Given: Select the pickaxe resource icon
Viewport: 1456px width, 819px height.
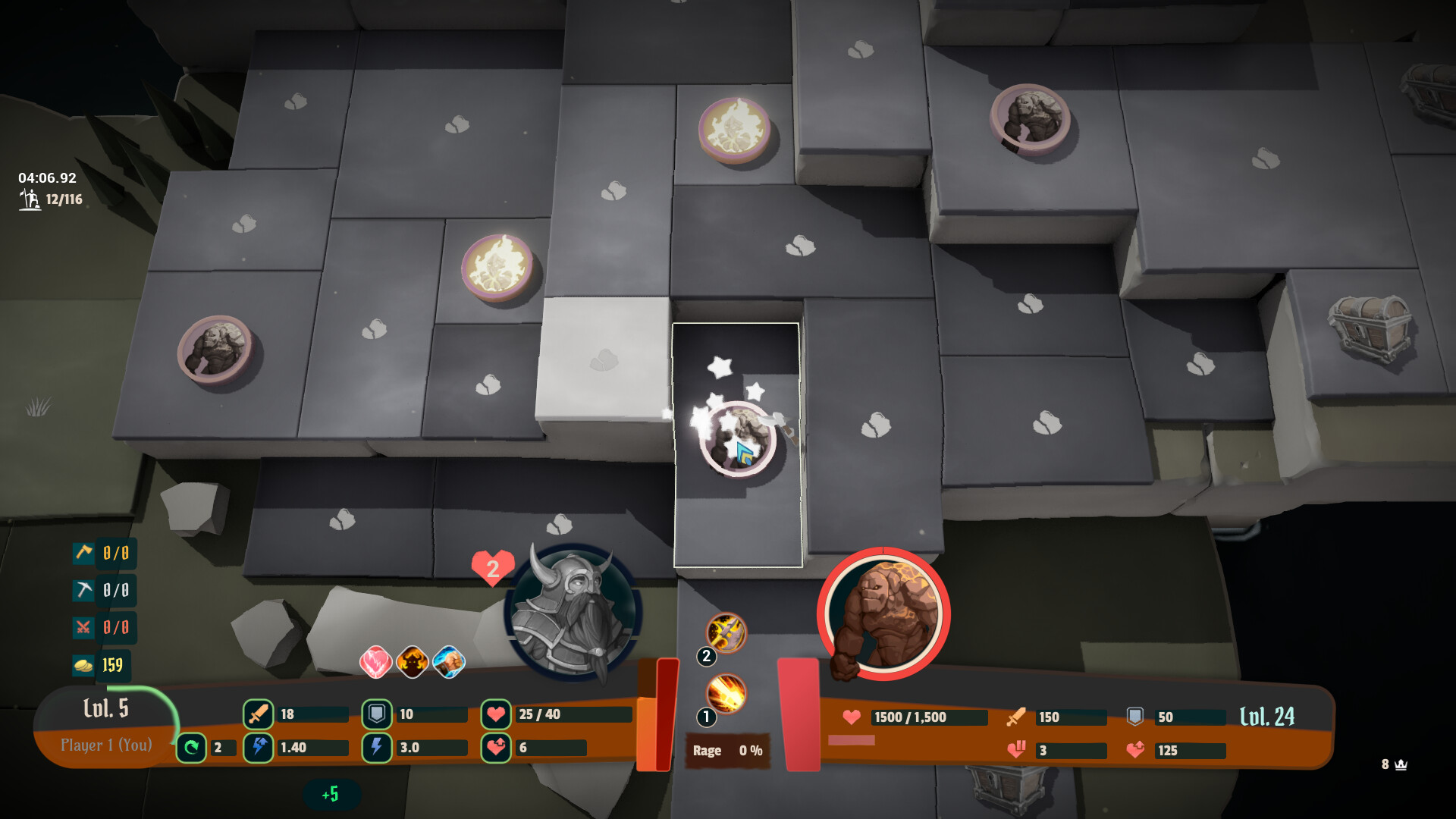Looking at the screenshot, I should pos(85,591).
